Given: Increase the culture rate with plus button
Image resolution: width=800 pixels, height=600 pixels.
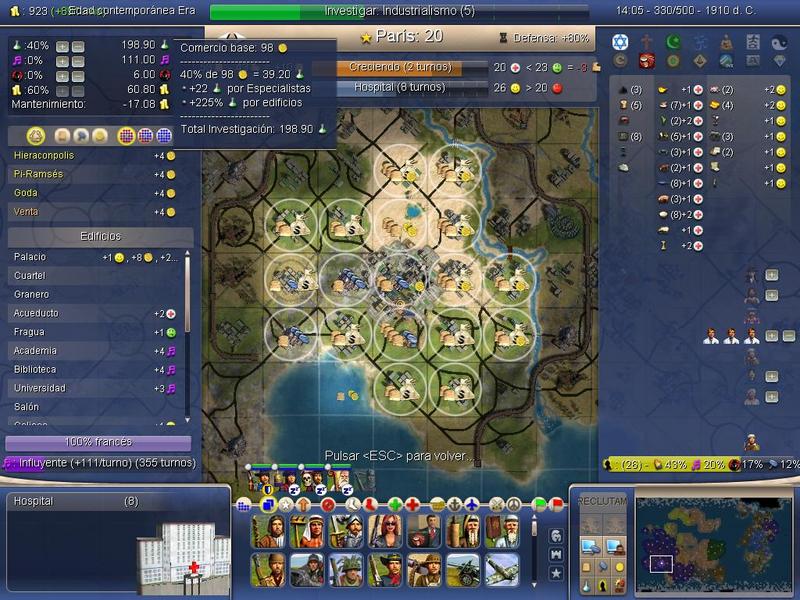Looking at the screenshot, I should pos(62,61).
